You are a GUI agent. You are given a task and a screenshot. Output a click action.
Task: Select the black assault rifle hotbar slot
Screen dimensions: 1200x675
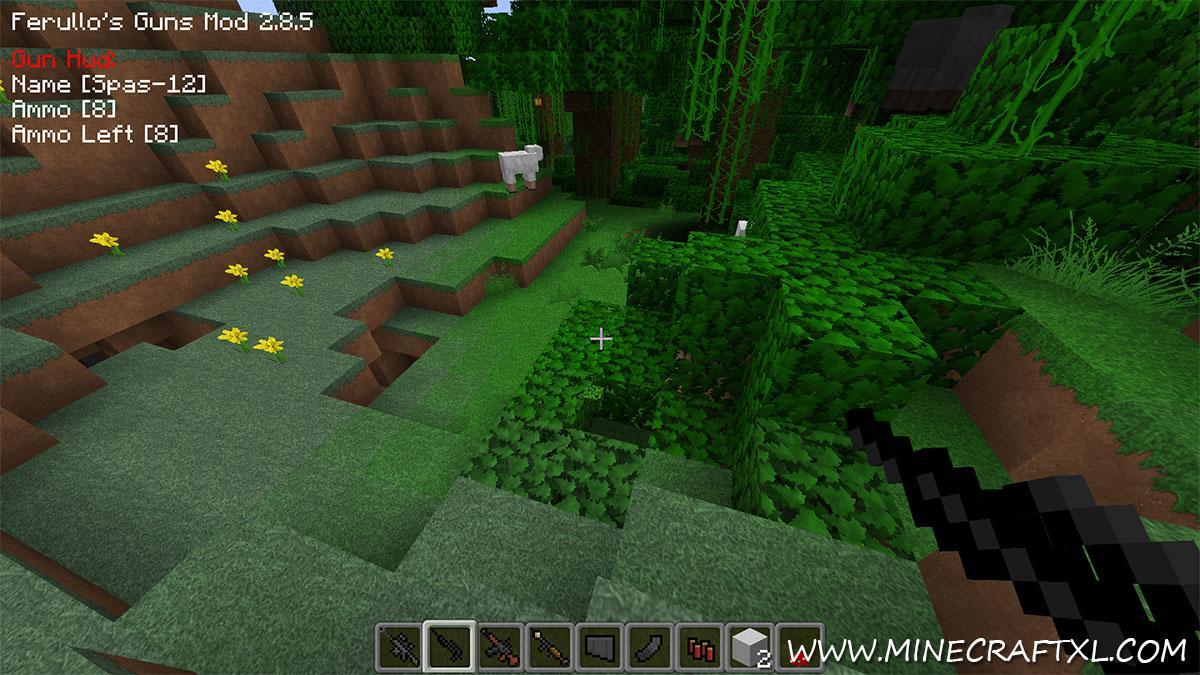click(x=399, y=648)
